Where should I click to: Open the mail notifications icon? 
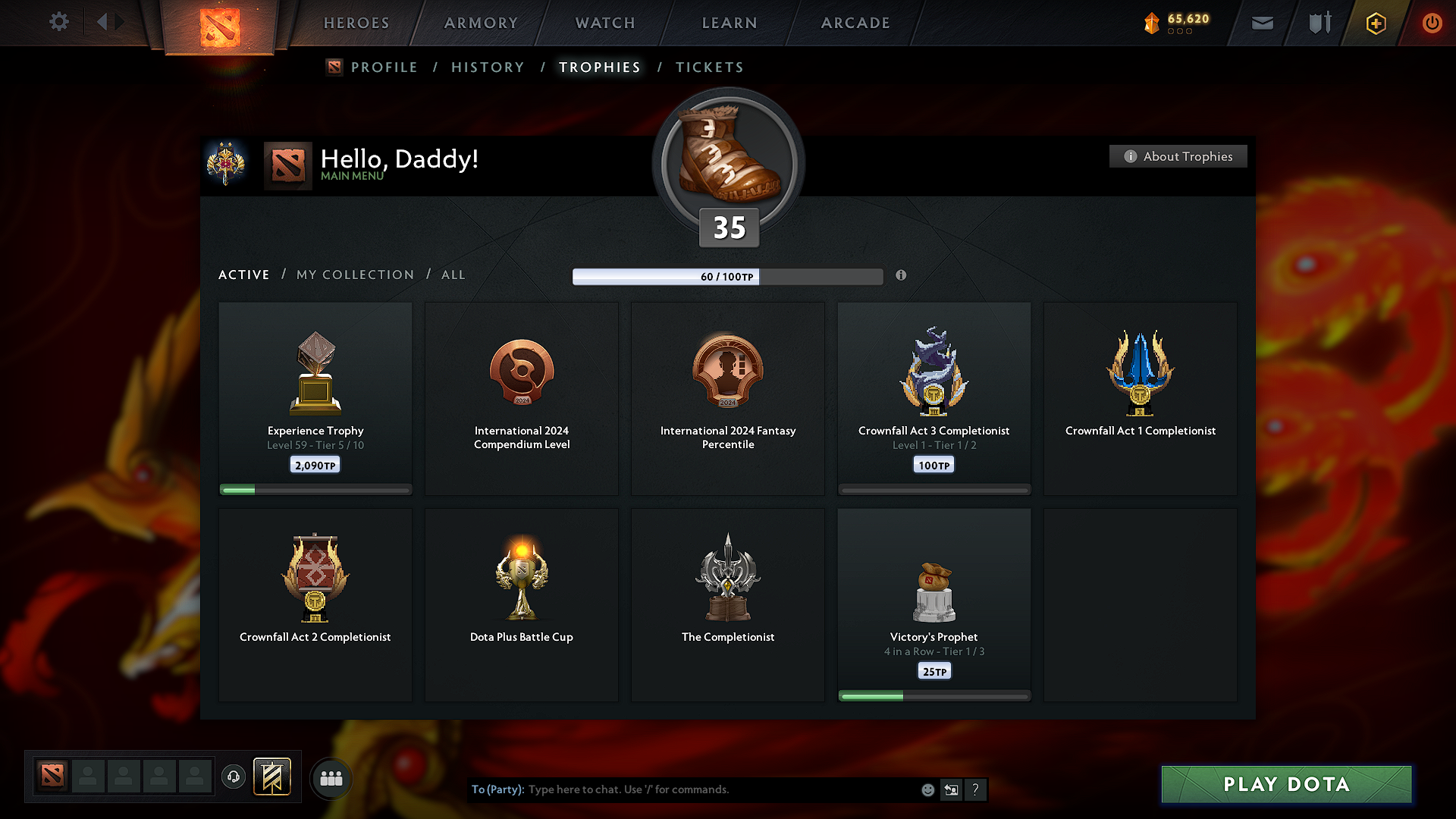tap(1262, 23)
